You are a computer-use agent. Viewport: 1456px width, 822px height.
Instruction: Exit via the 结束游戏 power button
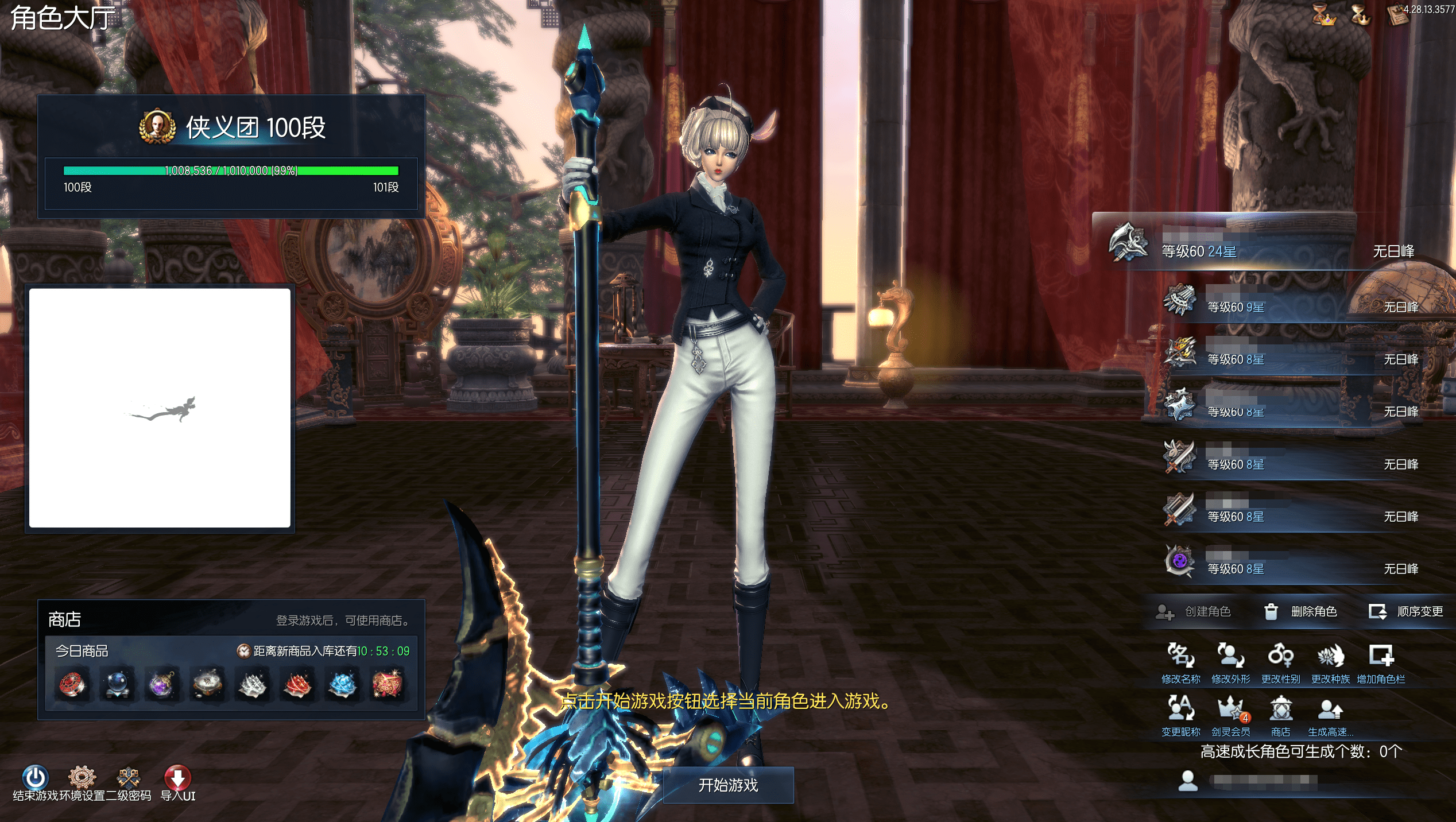35,778
